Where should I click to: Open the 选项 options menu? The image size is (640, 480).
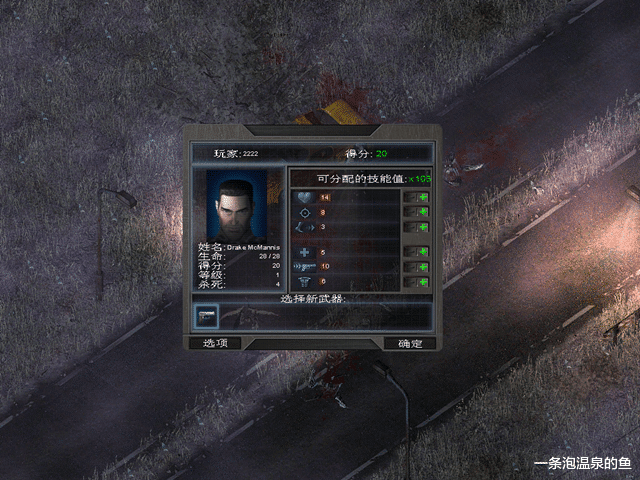(x=215, y=343)
